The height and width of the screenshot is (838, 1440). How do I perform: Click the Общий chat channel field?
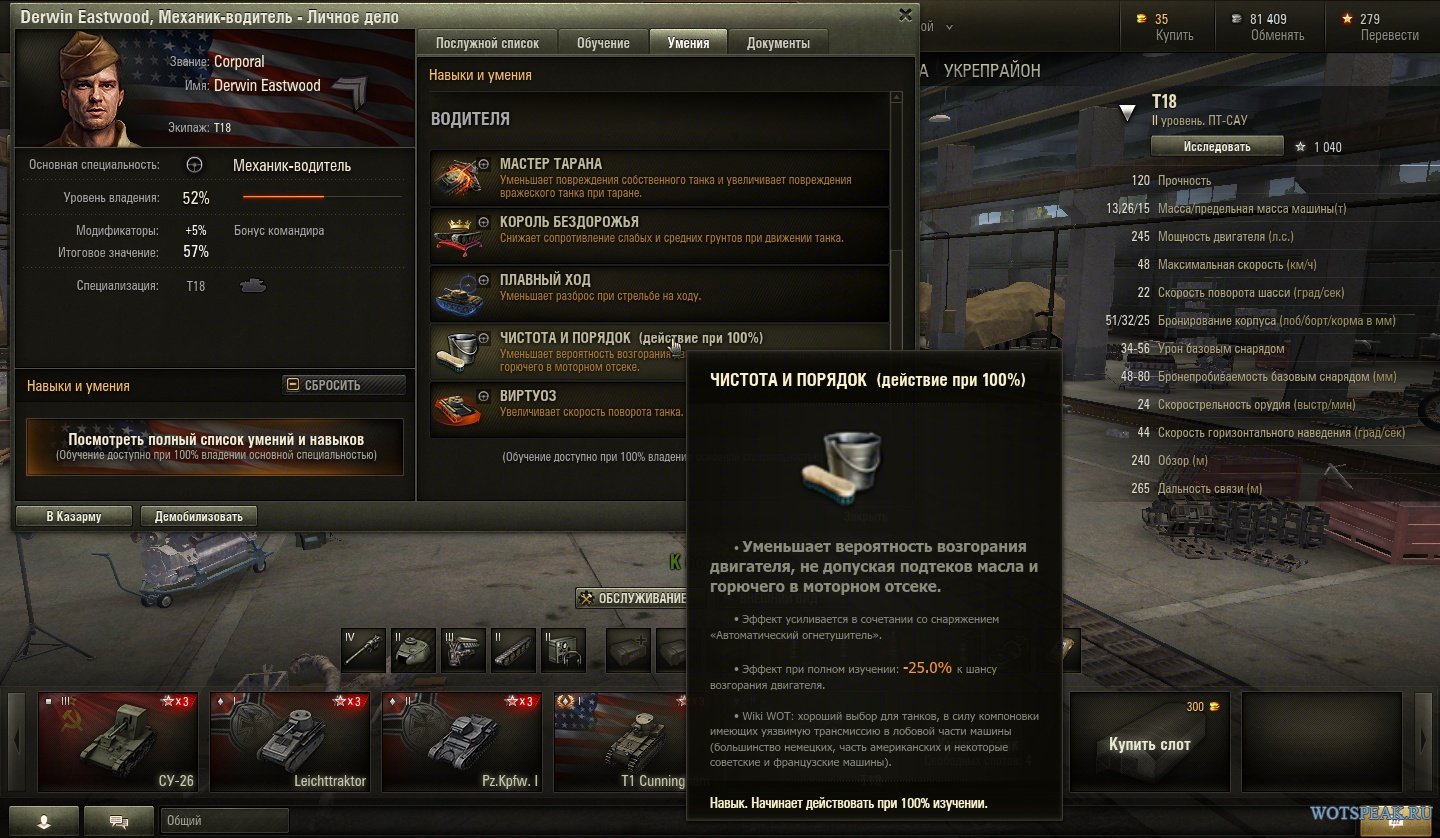pos(223,821)
